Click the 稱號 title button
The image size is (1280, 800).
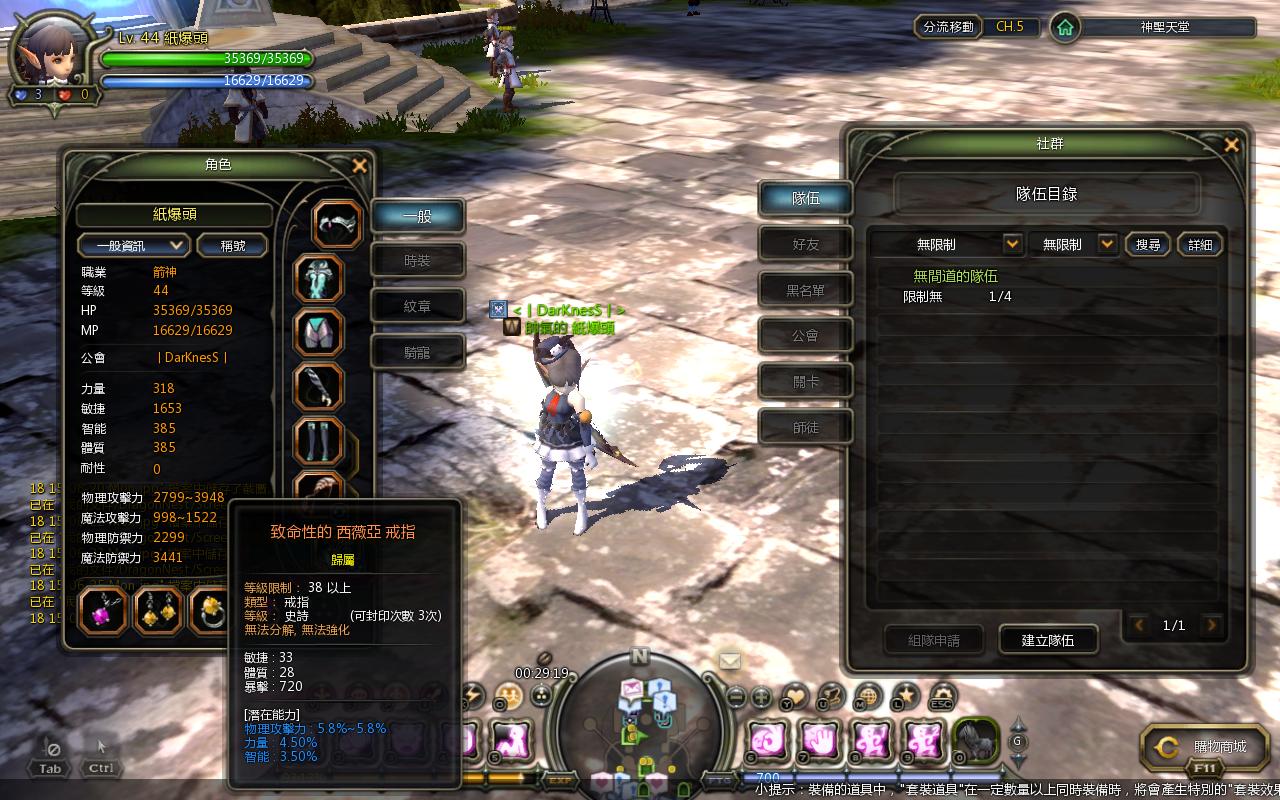pyautogui.click(x=232, y=245)
